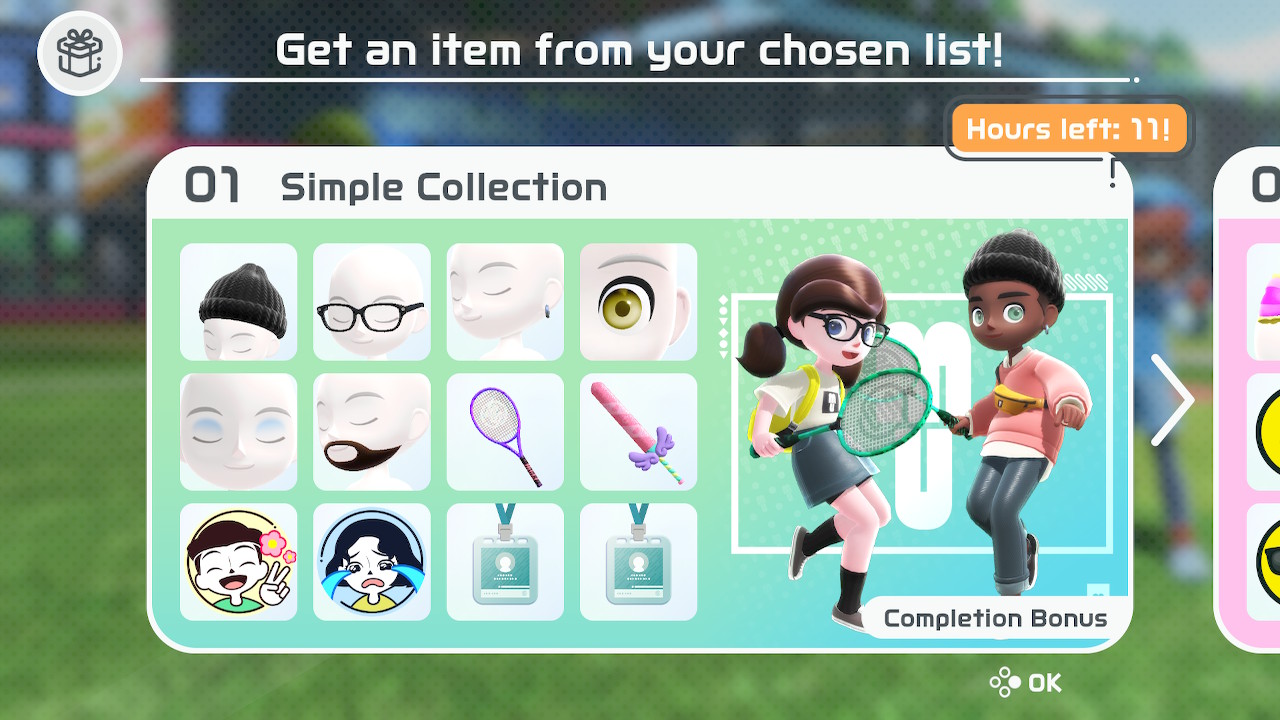Pick the purple tennis racket item
The height and width of the screenshot is (720, 1280).
(505, 432)
